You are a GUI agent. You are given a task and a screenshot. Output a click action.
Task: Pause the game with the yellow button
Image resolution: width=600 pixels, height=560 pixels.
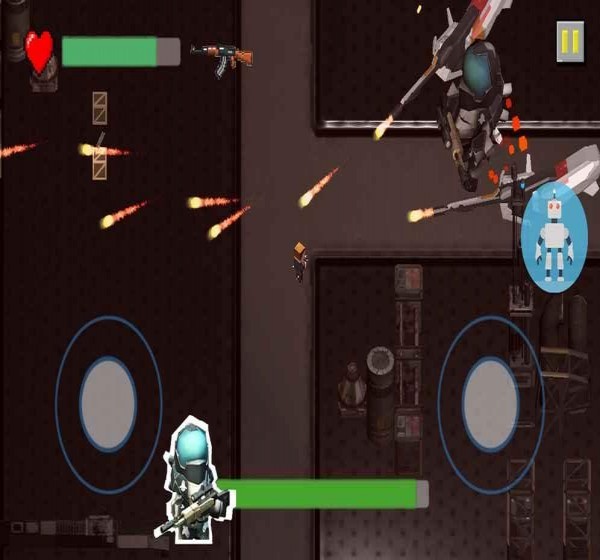tap(570, 41)
